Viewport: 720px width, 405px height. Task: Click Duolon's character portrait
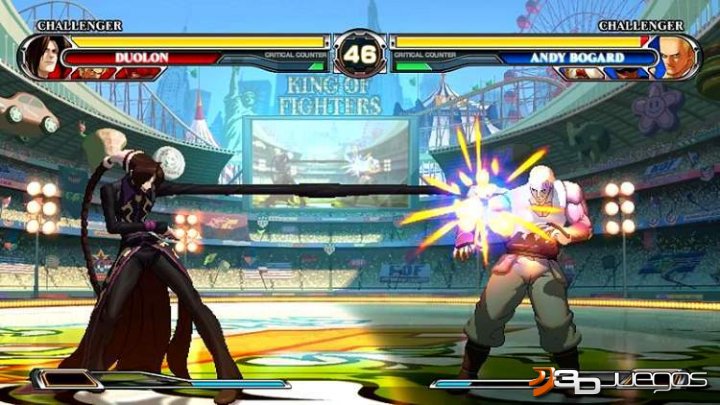tap(42, 56)
